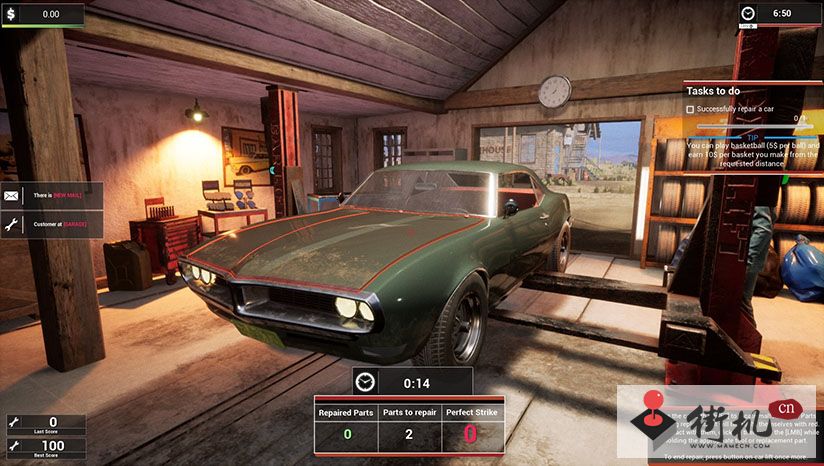
Task: Toggle the Successfully repair a car checkbox
Action: [691, 108]
